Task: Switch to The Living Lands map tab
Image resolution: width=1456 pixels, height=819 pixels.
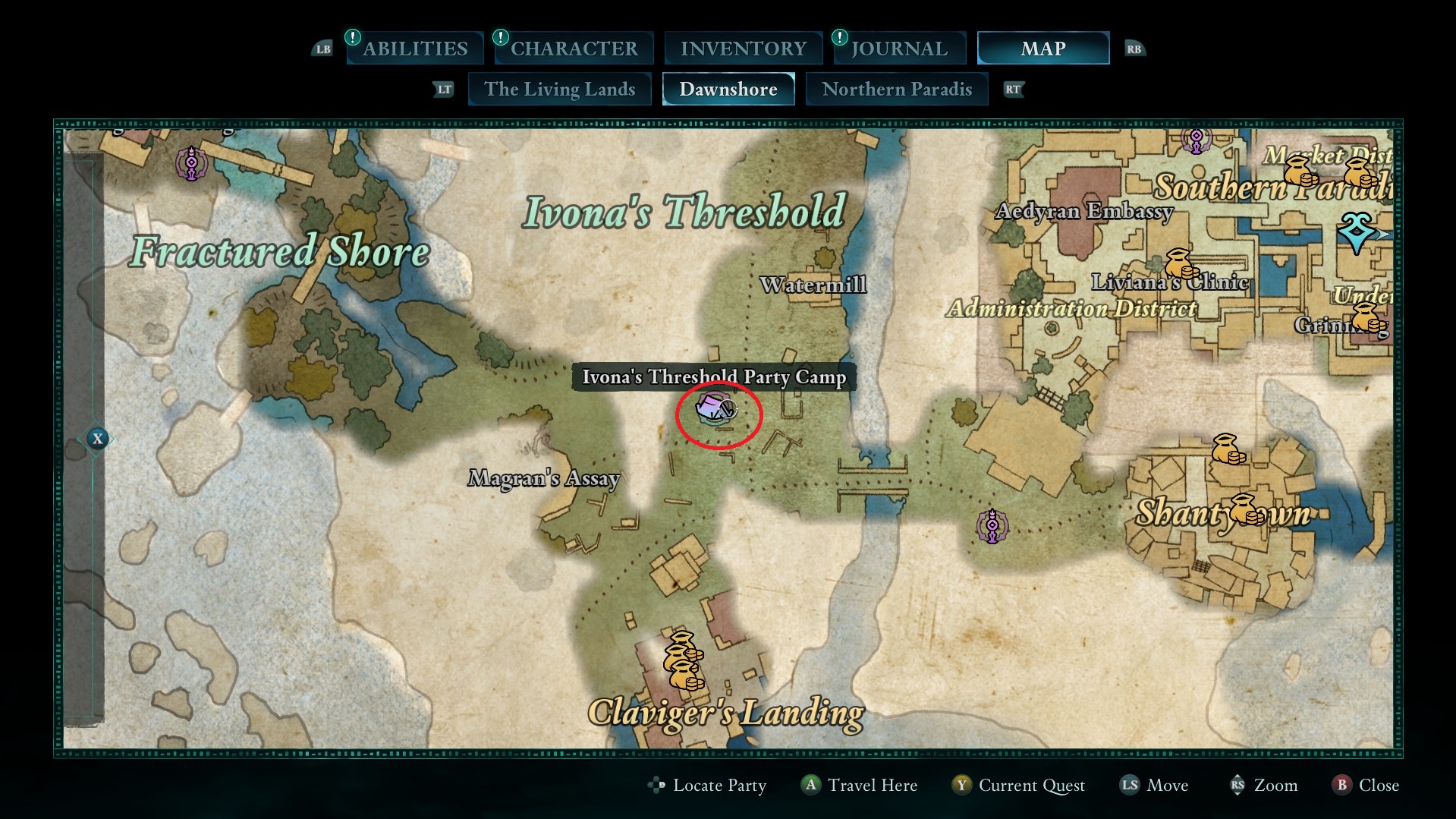Action: [x=559, y=89]
